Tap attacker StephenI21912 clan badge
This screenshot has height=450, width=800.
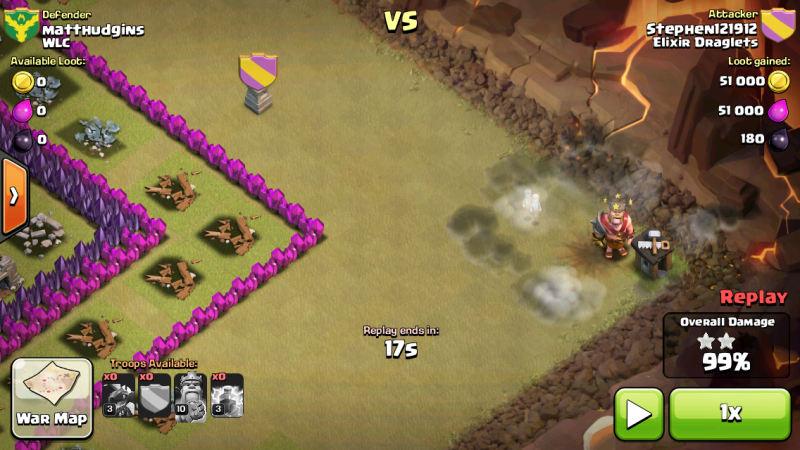tap(778, 27)
